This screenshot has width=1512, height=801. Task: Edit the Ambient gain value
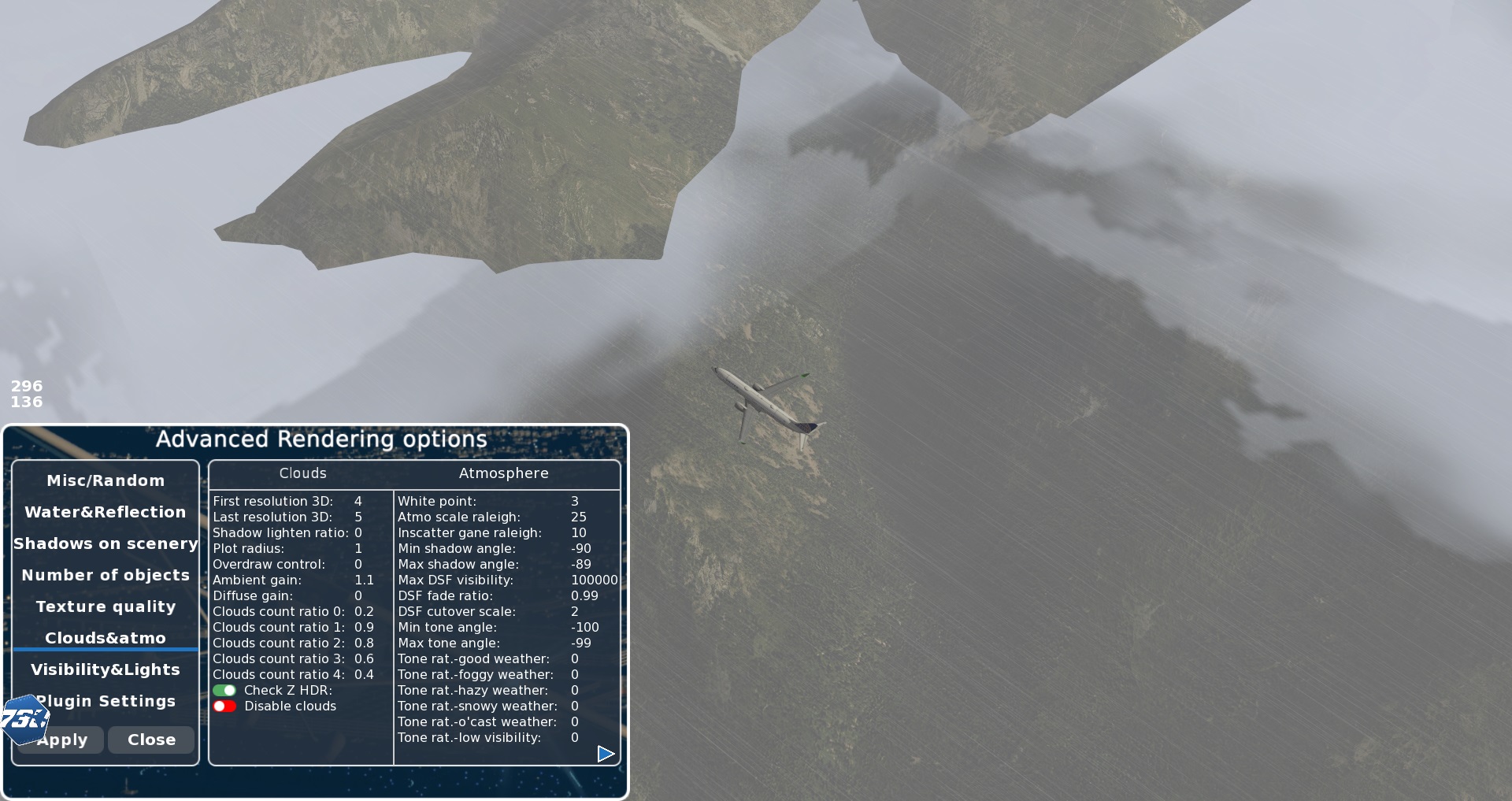pyautogui.click(x=364, y=580)
